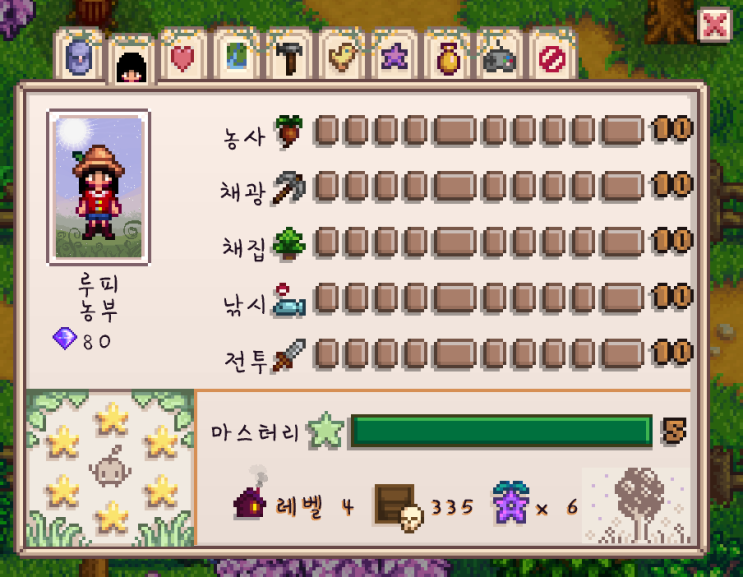Open the purple star powers tab
Viewport: 743px width, 577px height.
394,59
